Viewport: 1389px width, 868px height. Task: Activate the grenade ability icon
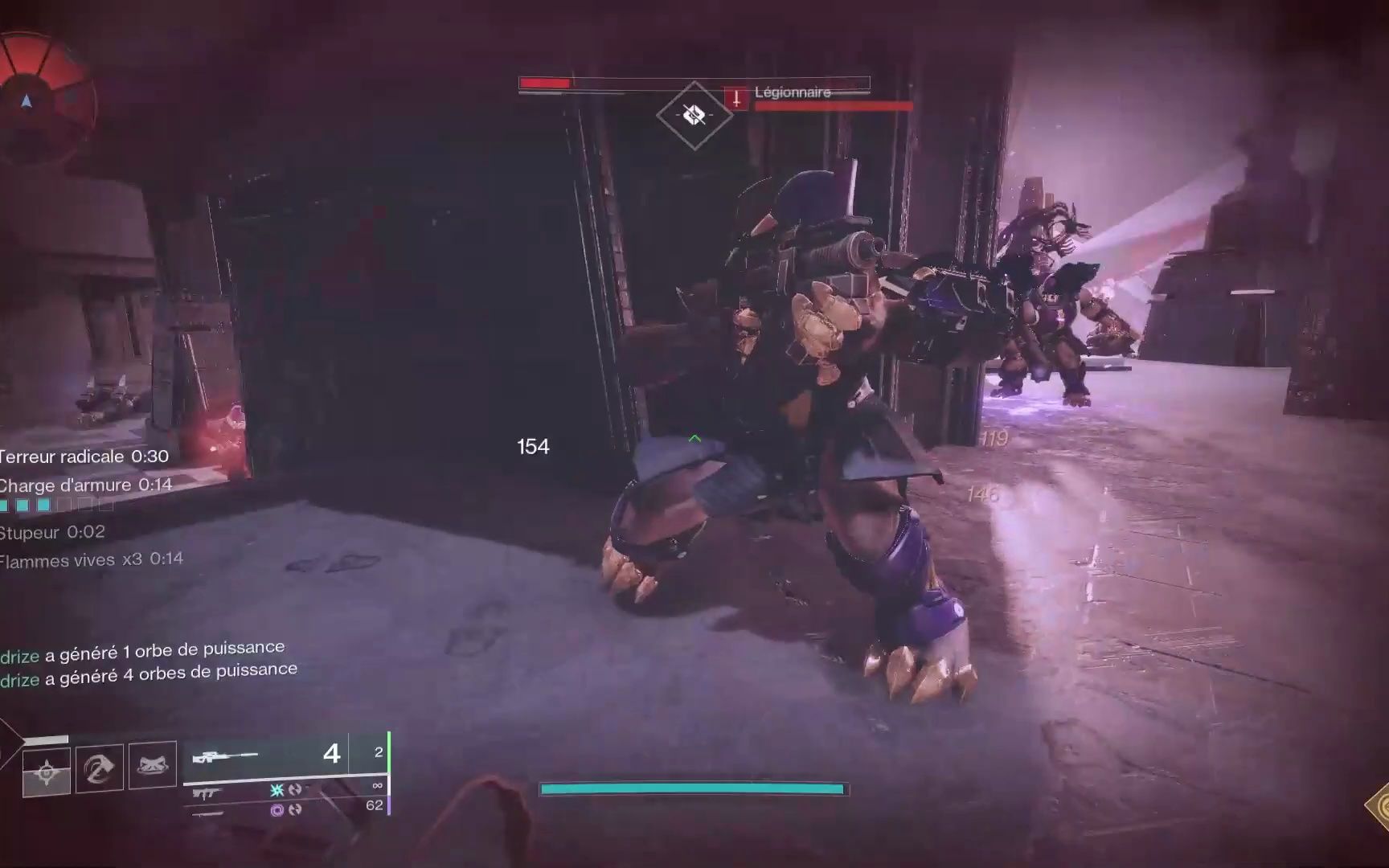tap(47, 772)
